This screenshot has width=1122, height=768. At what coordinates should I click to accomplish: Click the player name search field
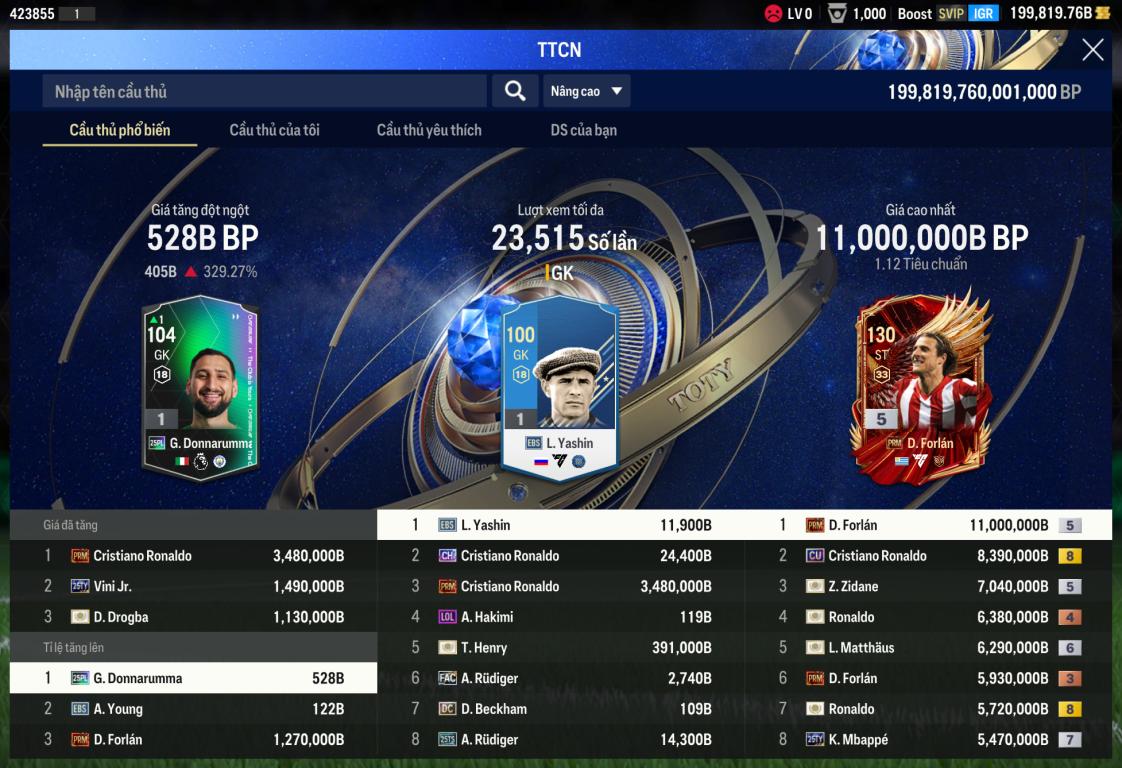pyautogui.click(x=264, y=92)
